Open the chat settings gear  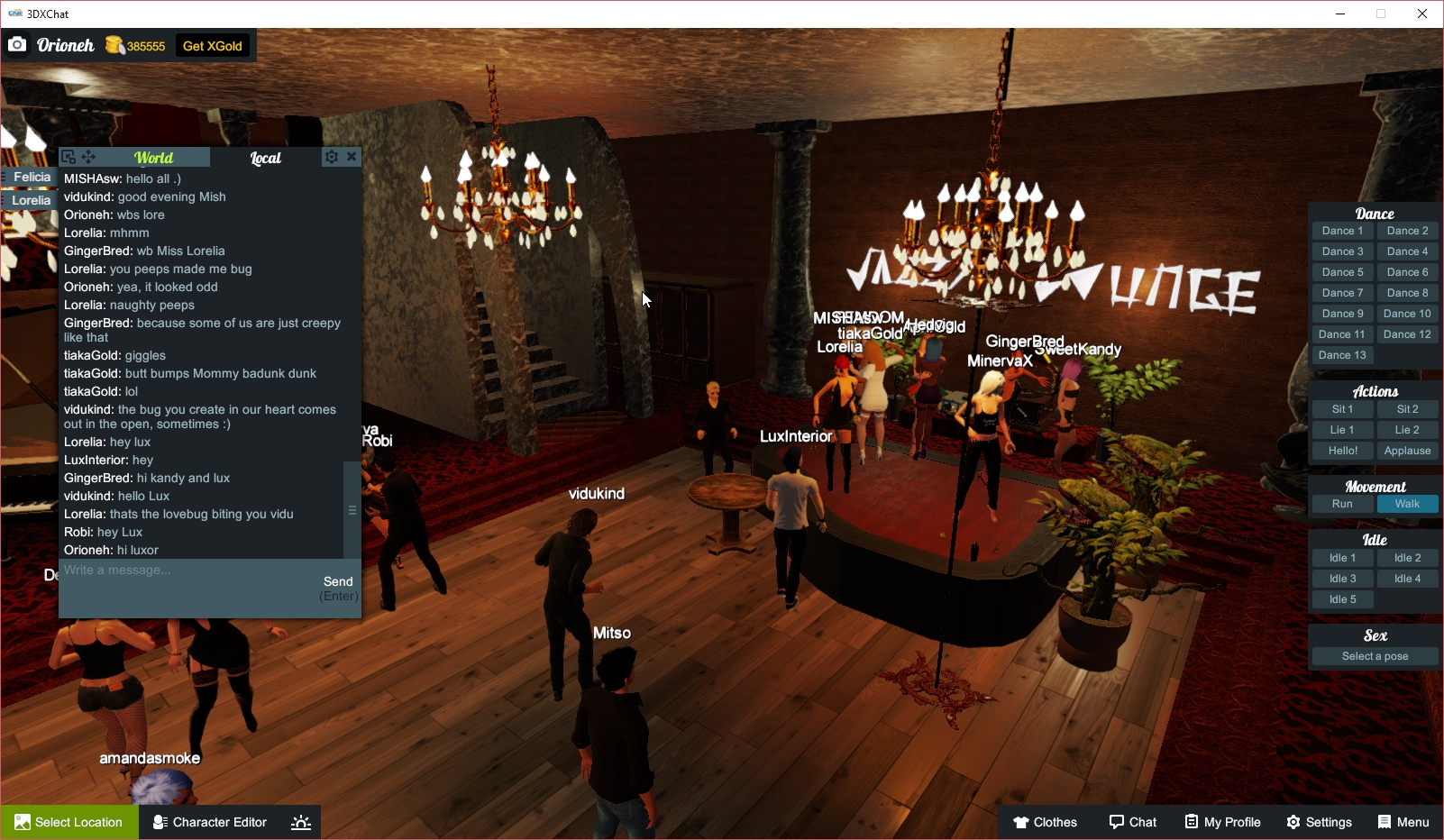coord(332,156)
